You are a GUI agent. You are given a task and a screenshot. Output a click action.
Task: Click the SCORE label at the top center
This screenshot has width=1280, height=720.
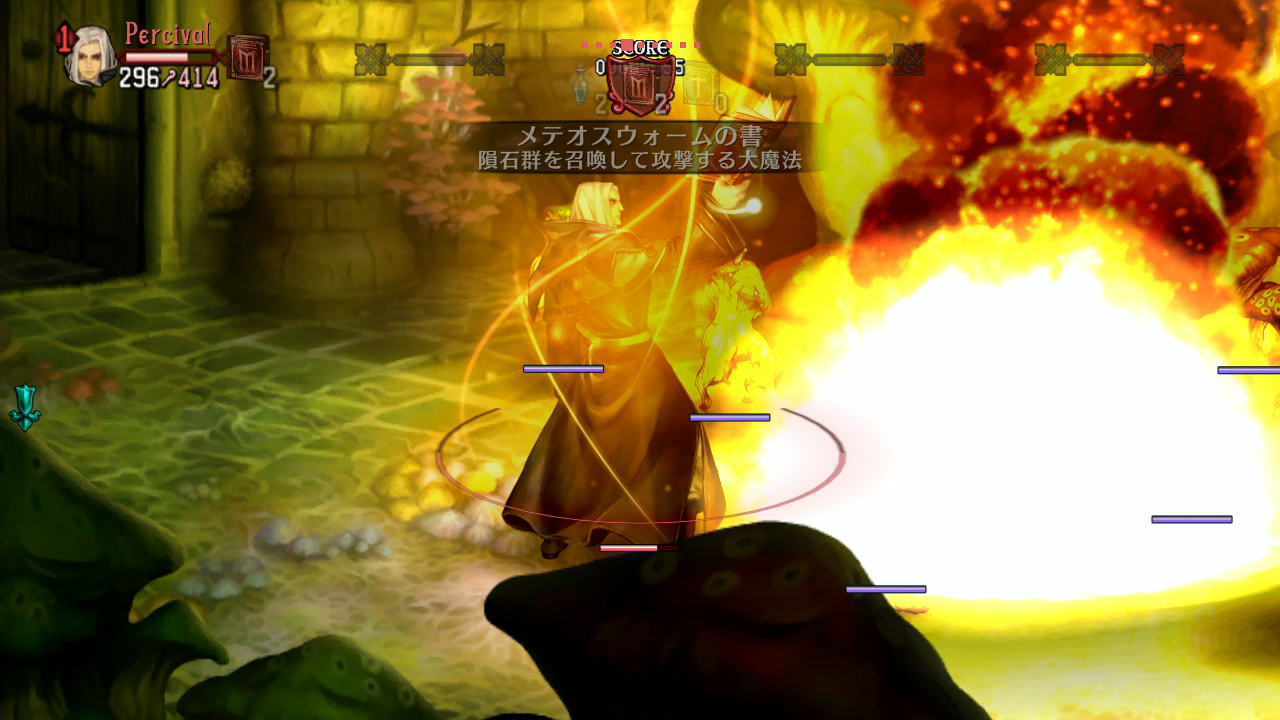point(639,48)
